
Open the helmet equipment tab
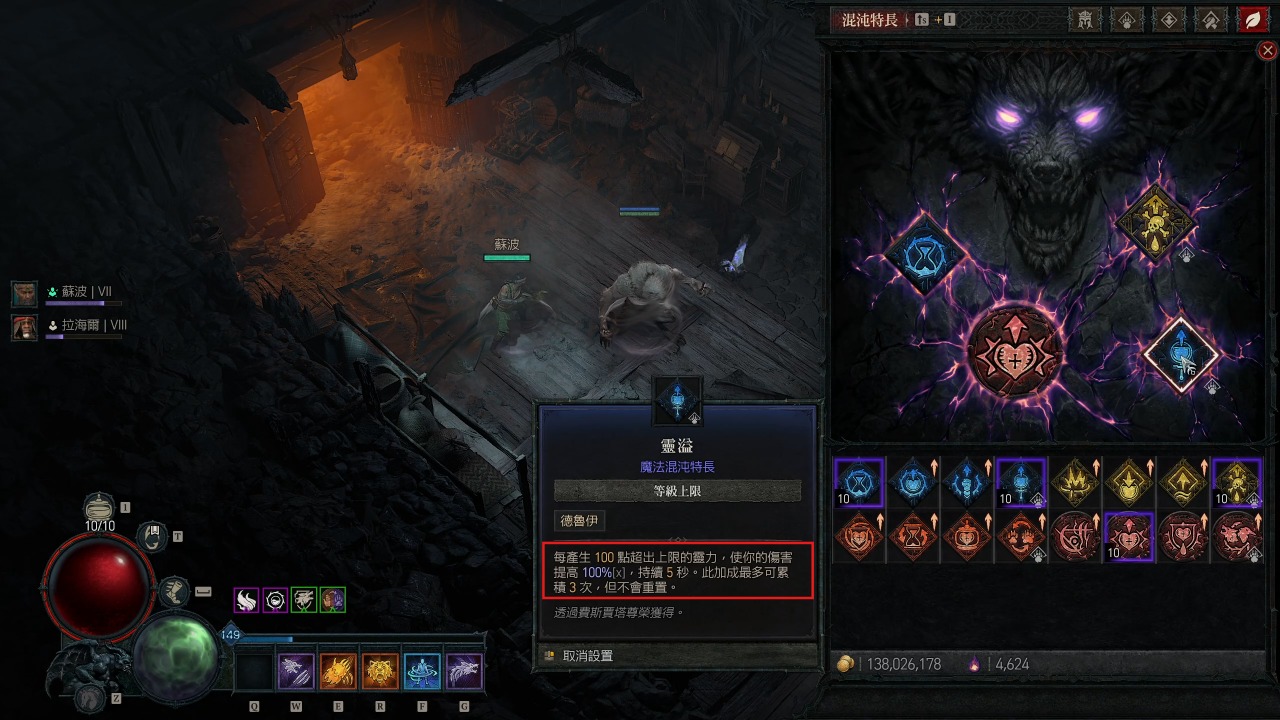(x=1084, y=19)
